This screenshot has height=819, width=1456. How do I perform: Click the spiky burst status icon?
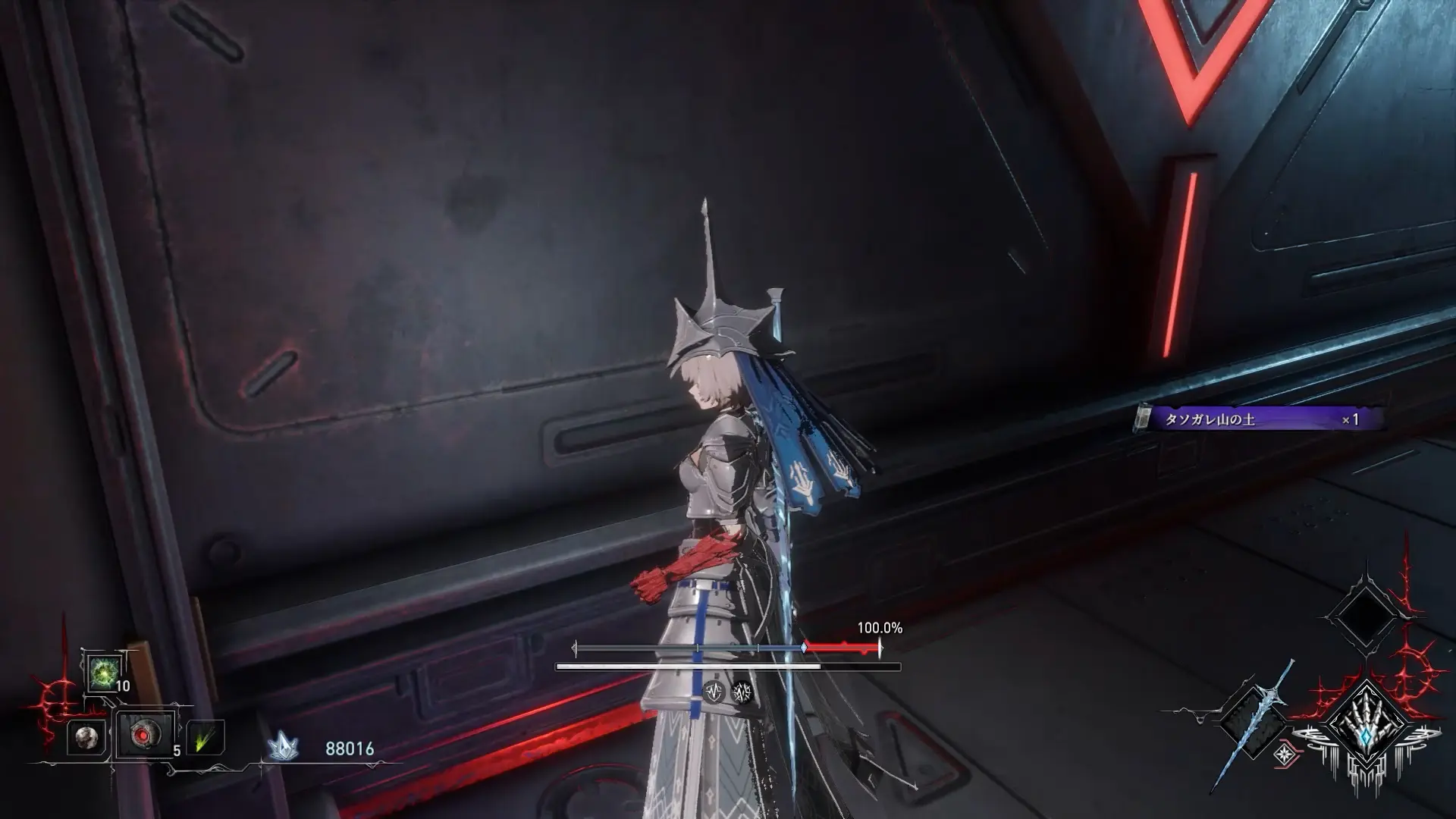pyautogui.click(x=742, y=691)
